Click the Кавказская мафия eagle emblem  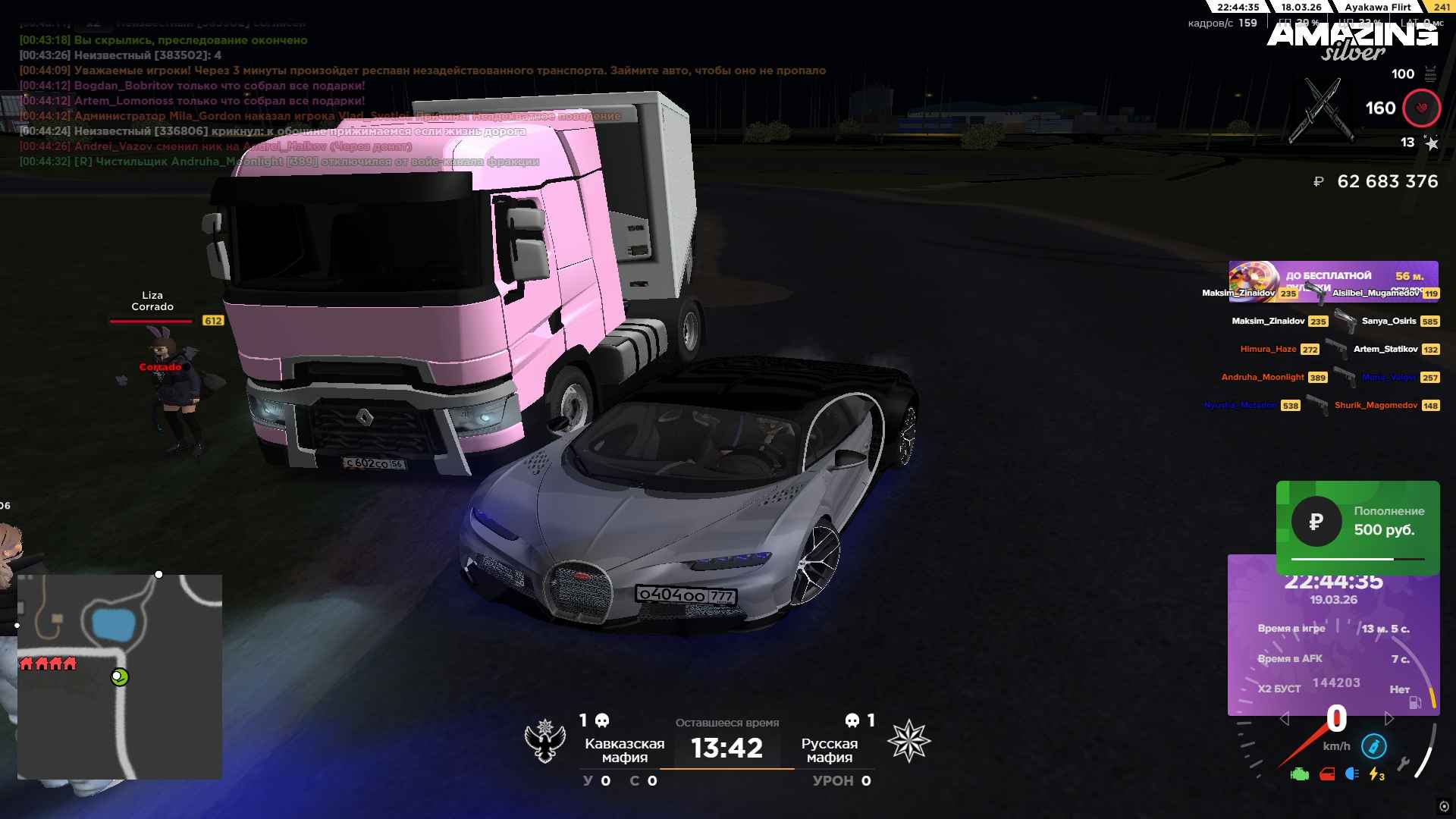click(x=545, y=742)
